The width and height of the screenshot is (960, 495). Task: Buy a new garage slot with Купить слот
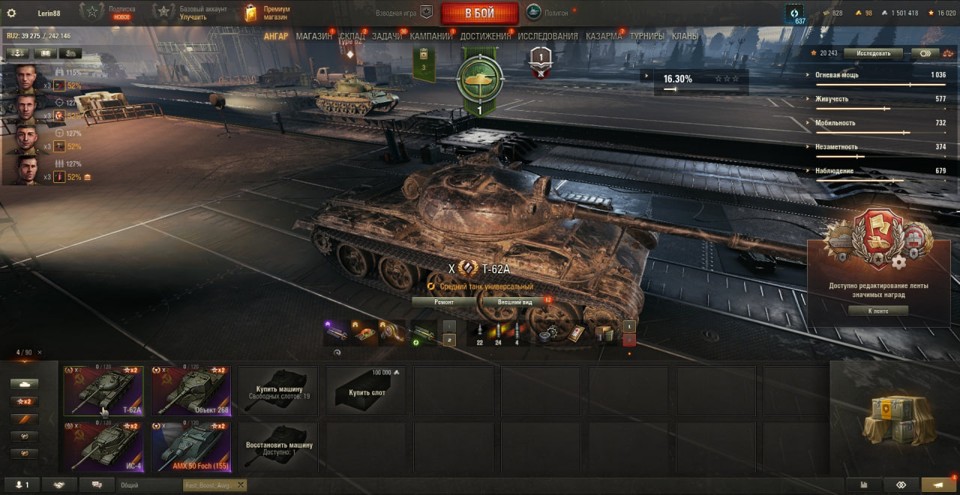(x=366, y=390)
